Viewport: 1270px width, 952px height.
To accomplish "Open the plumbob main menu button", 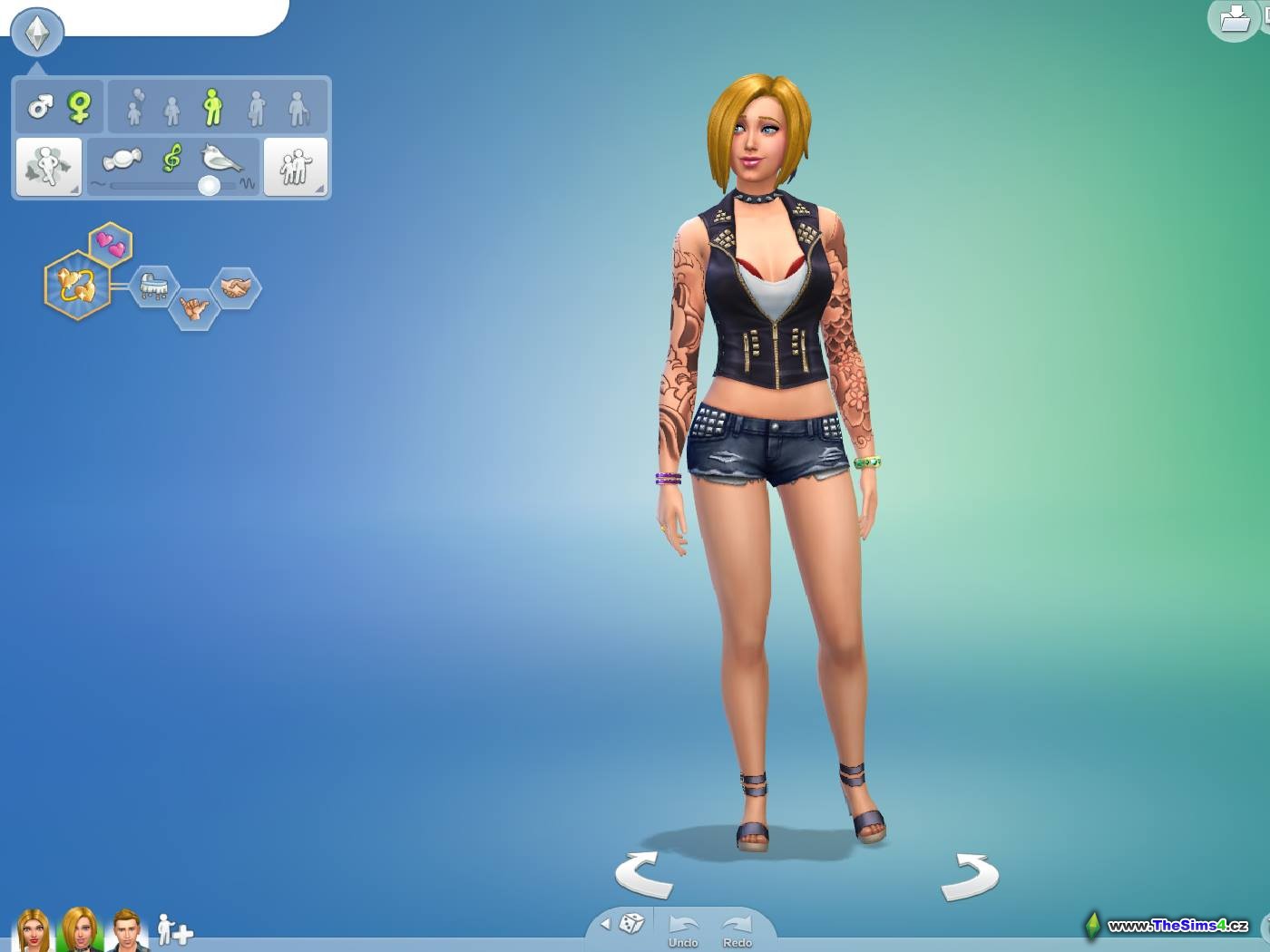I will point(37,32).
